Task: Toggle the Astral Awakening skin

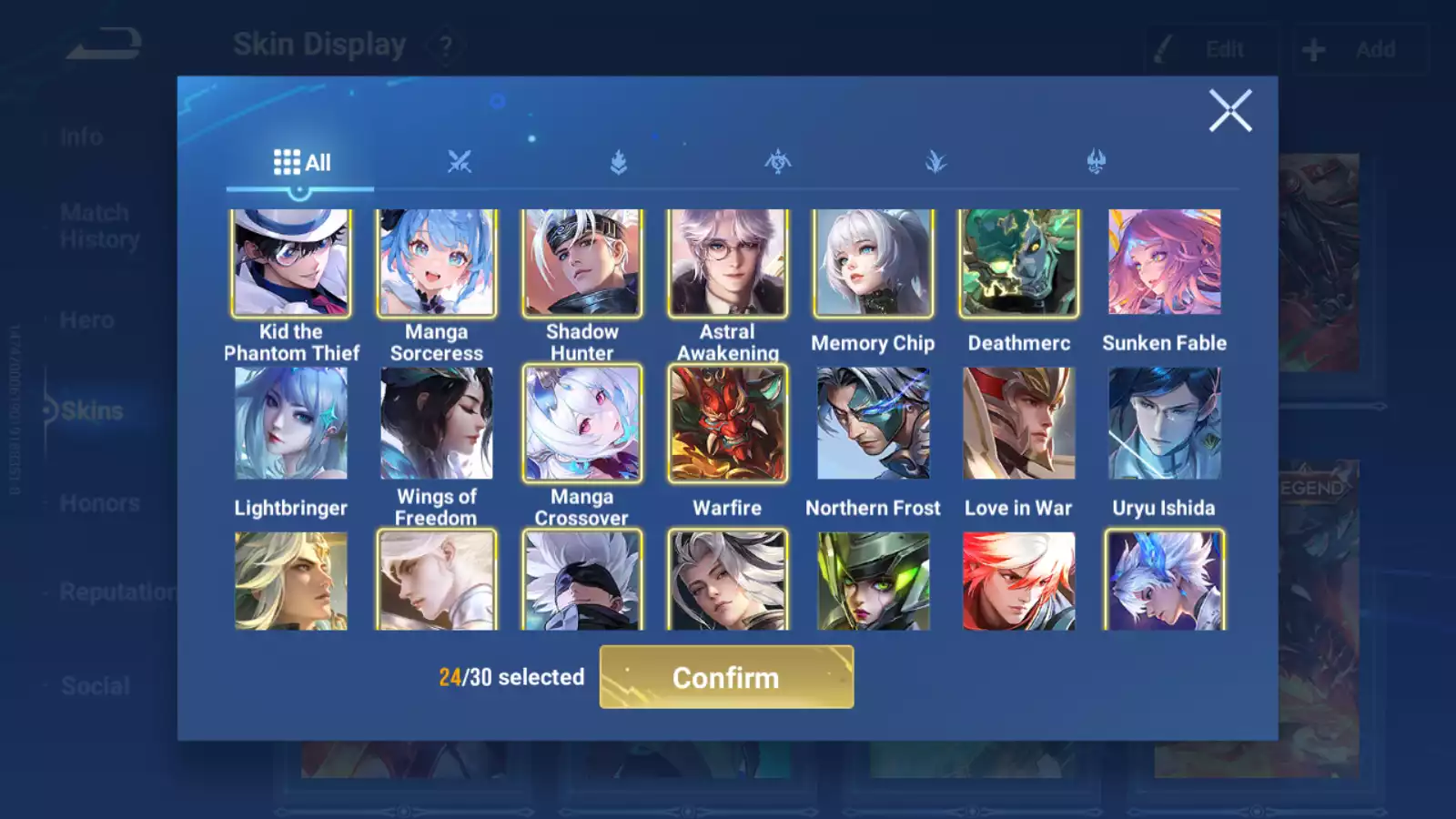Action: point(728,263)
